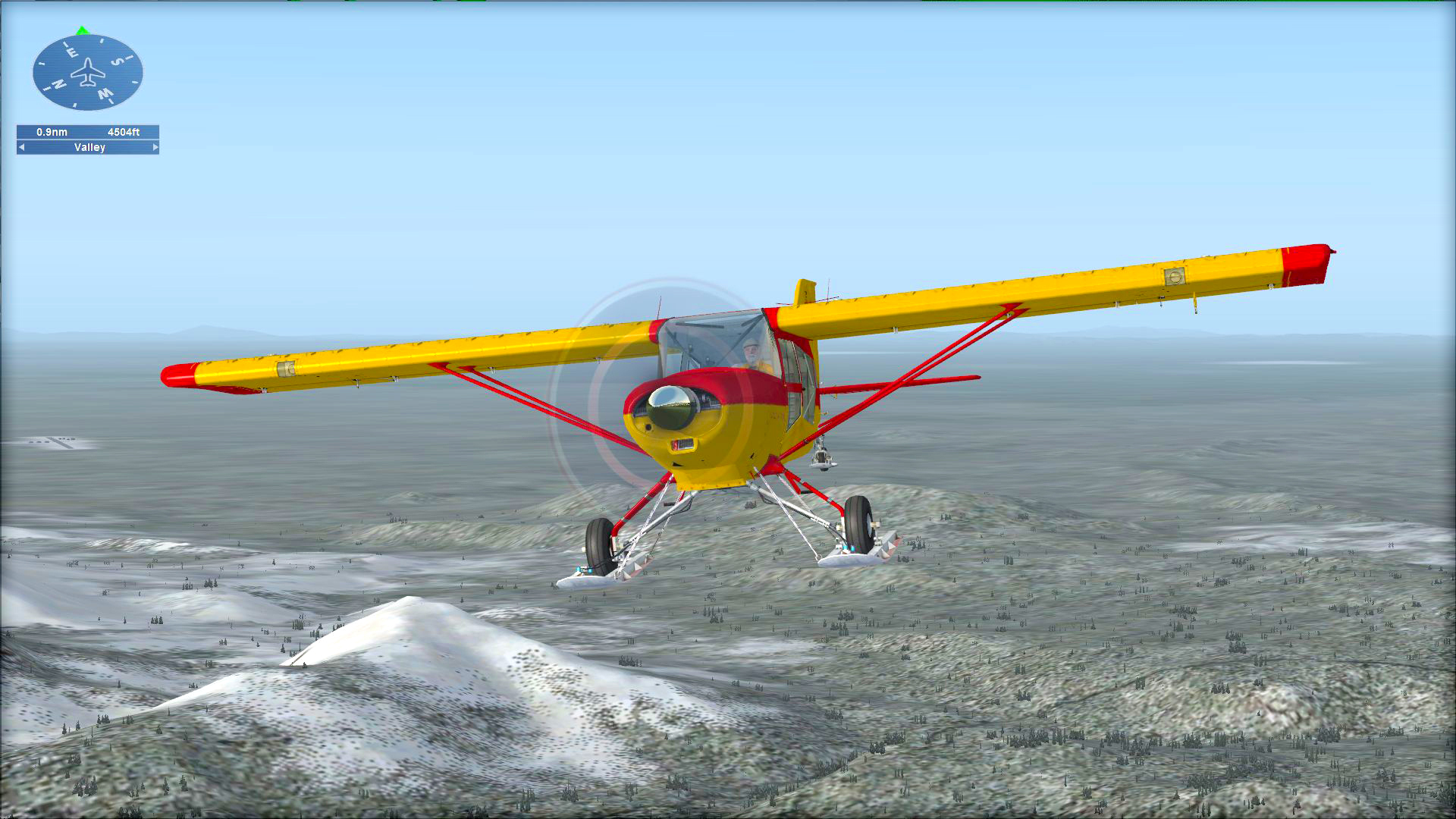Screen dimensions: 1456x819
Task: Select the Valley waypoint label
Action: [x=90, y=148]
